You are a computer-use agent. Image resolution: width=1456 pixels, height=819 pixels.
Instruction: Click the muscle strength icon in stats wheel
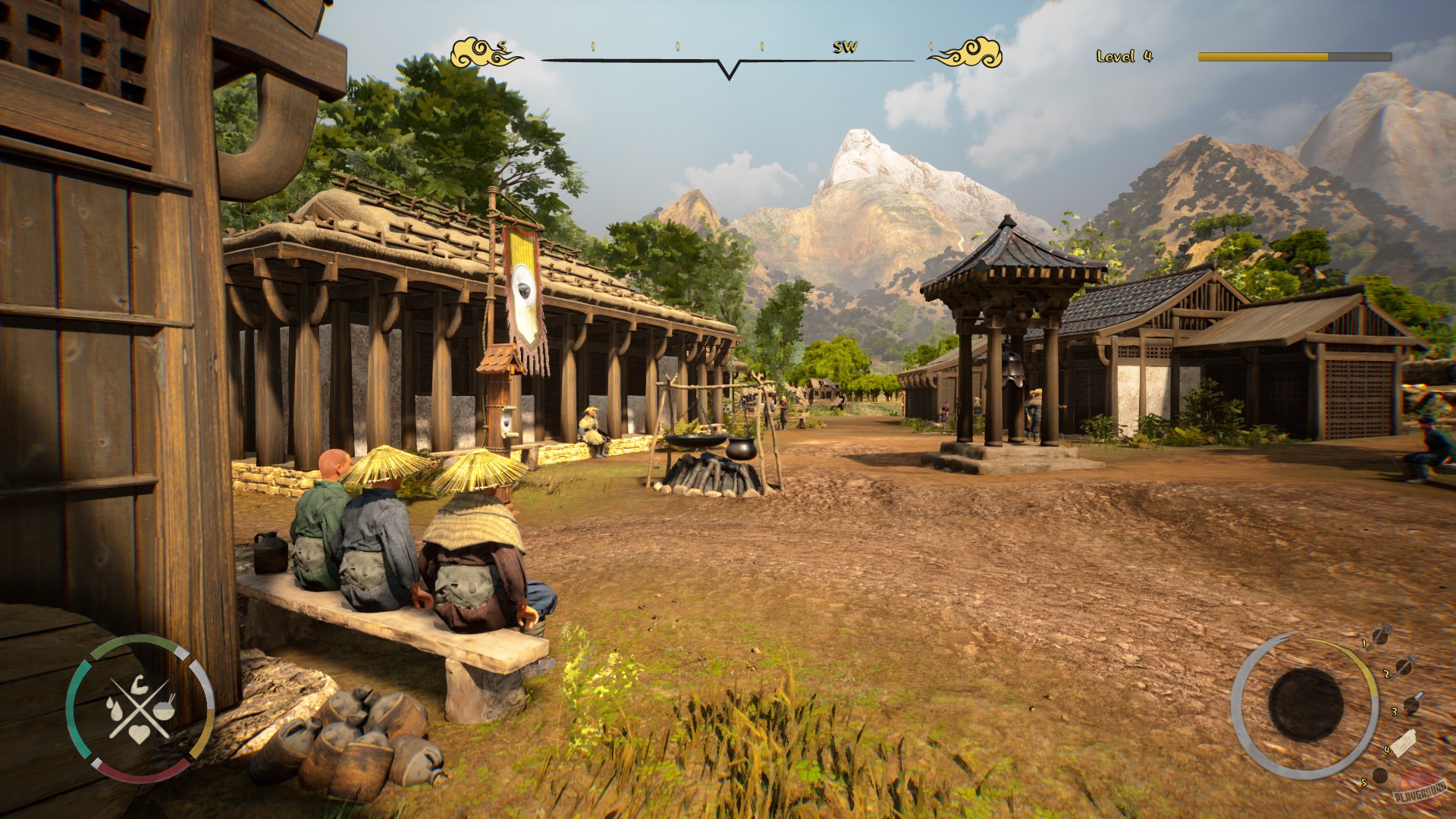pos(140,685)
